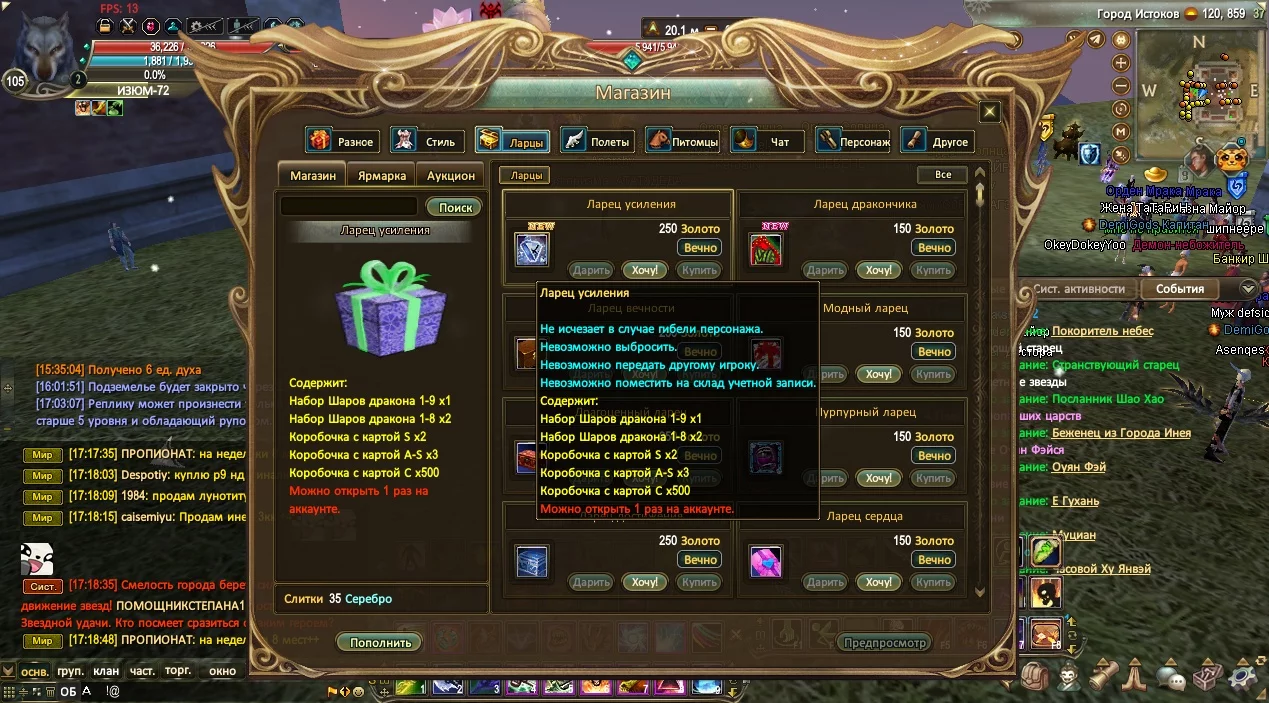
Task: Type in the shop search field
Action: (349, 207)
